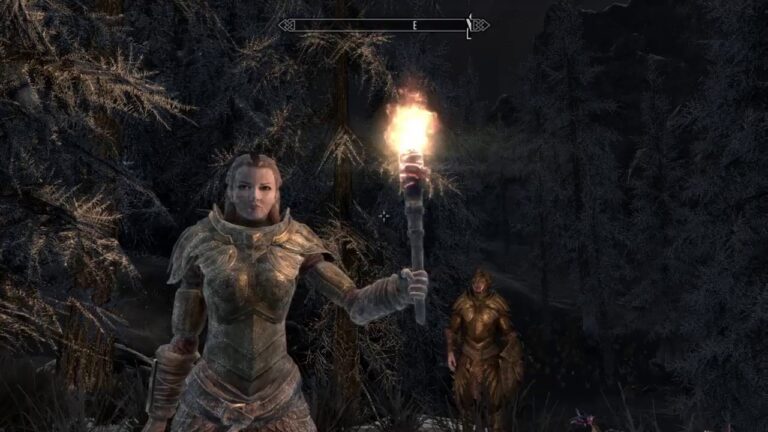Click the compass bar at the top
This screenshot has width=768, height=432.
point(384,24)
